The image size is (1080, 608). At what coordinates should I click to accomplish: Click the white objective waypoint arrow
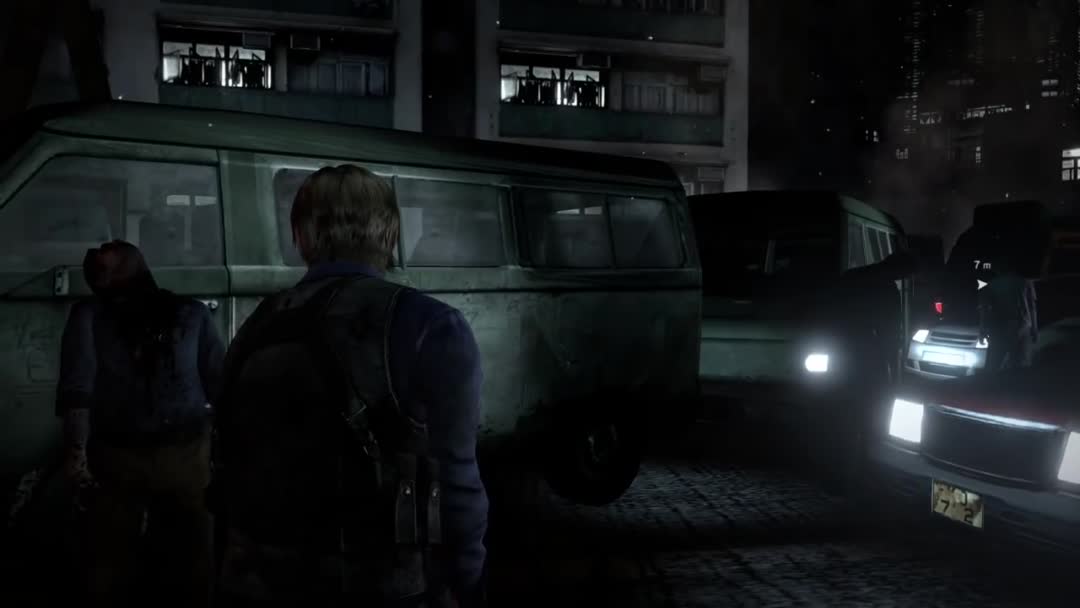point(981,284)
